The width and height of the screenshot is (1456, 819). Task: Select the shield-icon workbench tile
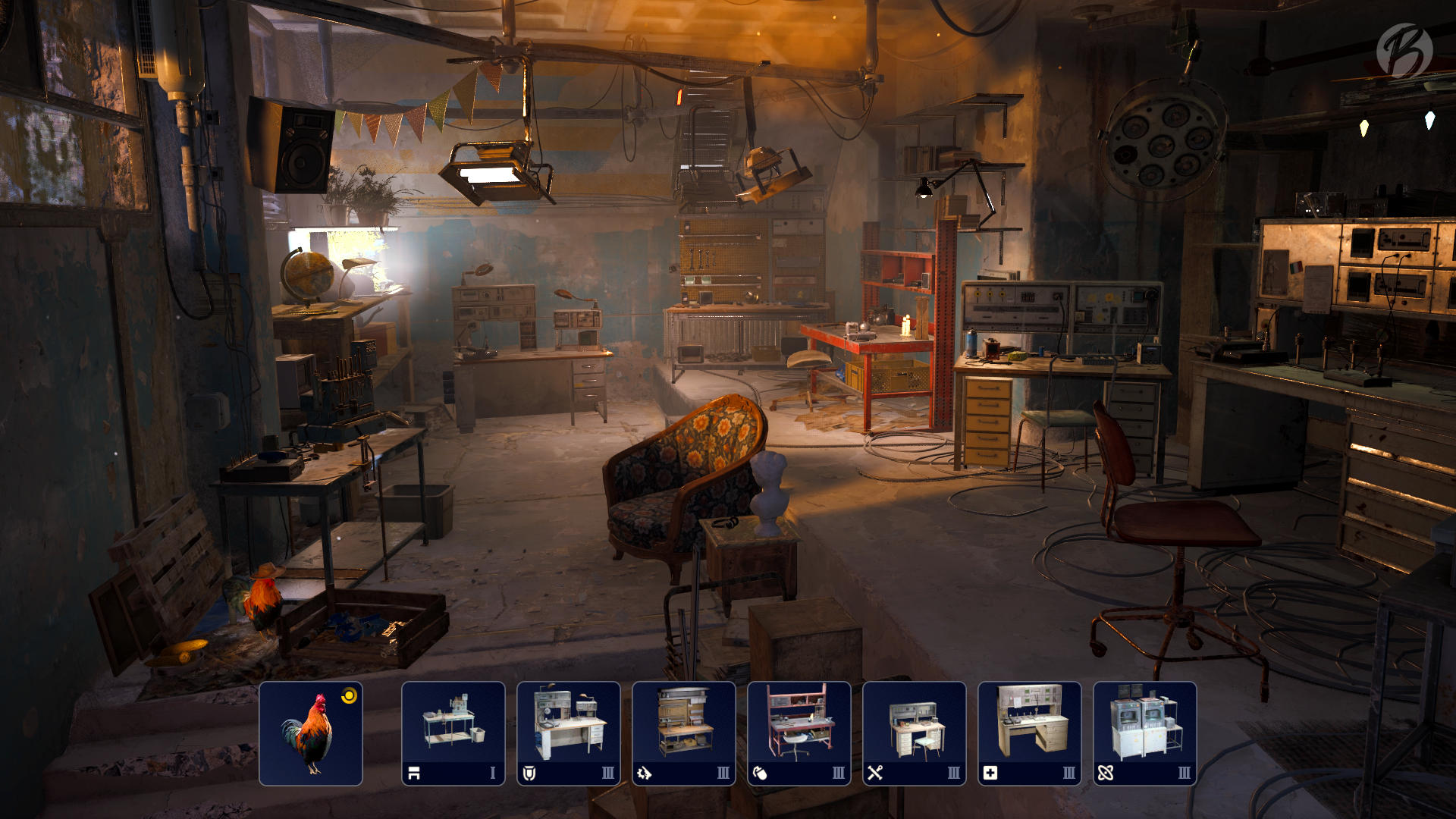(569, 733)
